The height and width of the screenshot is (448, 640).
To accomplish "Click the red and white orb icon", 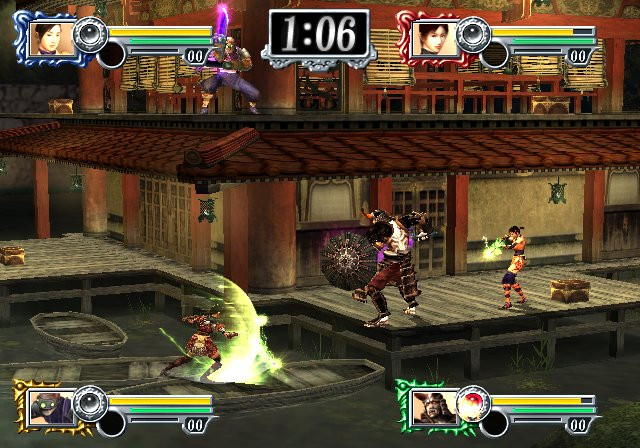I will click(x=472, y=401).
